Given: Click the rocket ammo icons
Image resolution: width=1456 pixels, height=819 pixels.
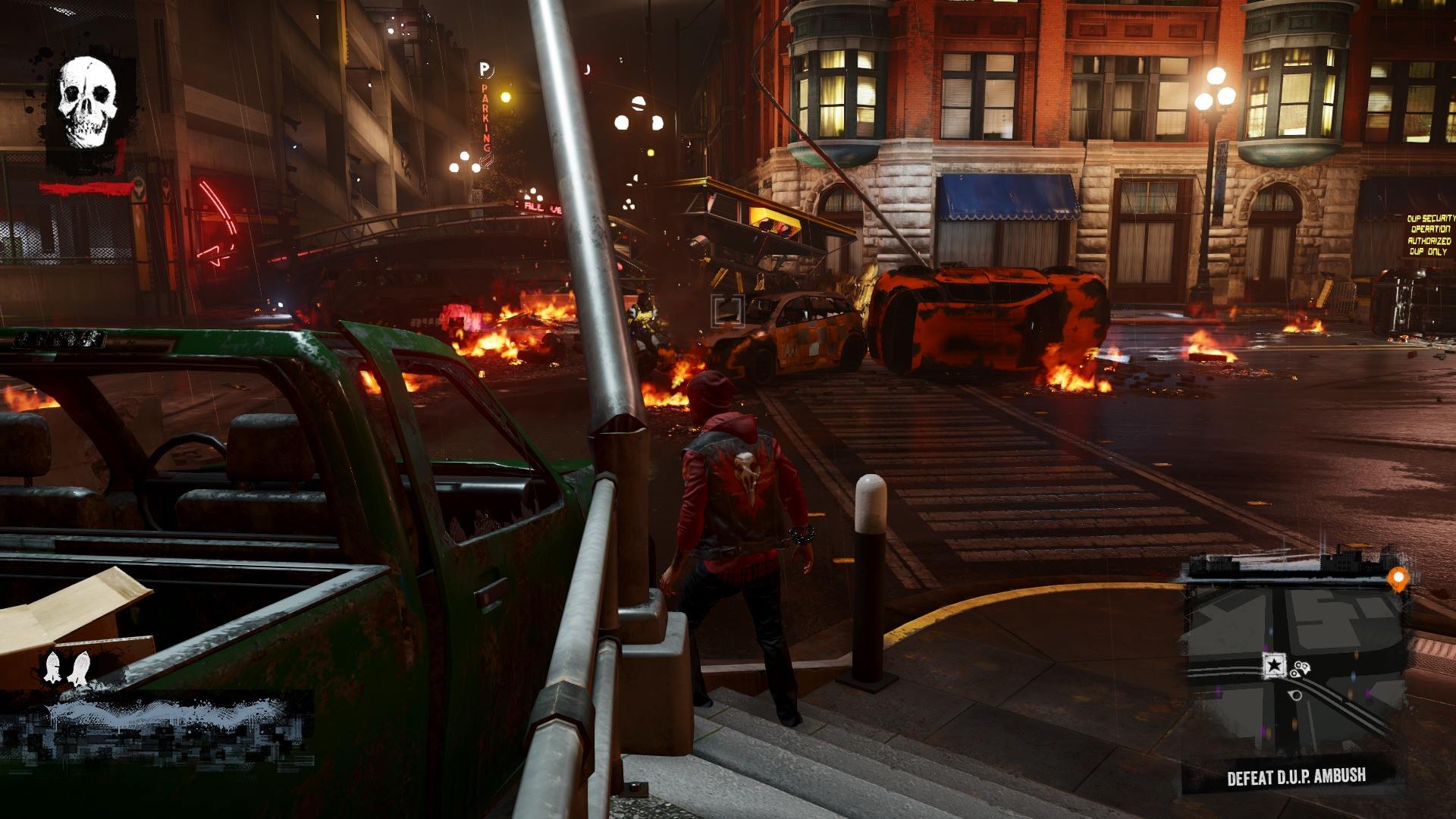Looking at the screenshot, I should pos(65,666).
